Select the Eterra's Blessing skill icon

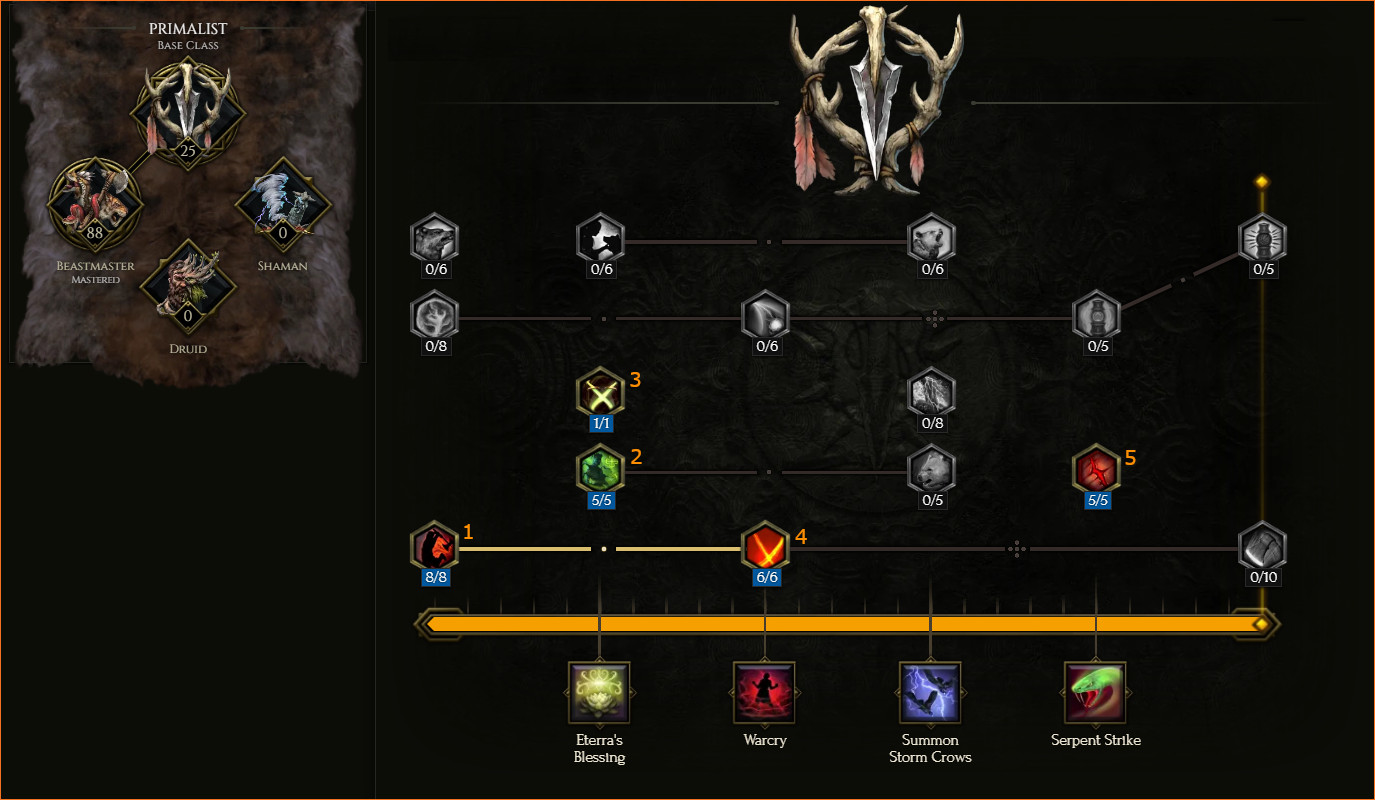pos(599,692)
